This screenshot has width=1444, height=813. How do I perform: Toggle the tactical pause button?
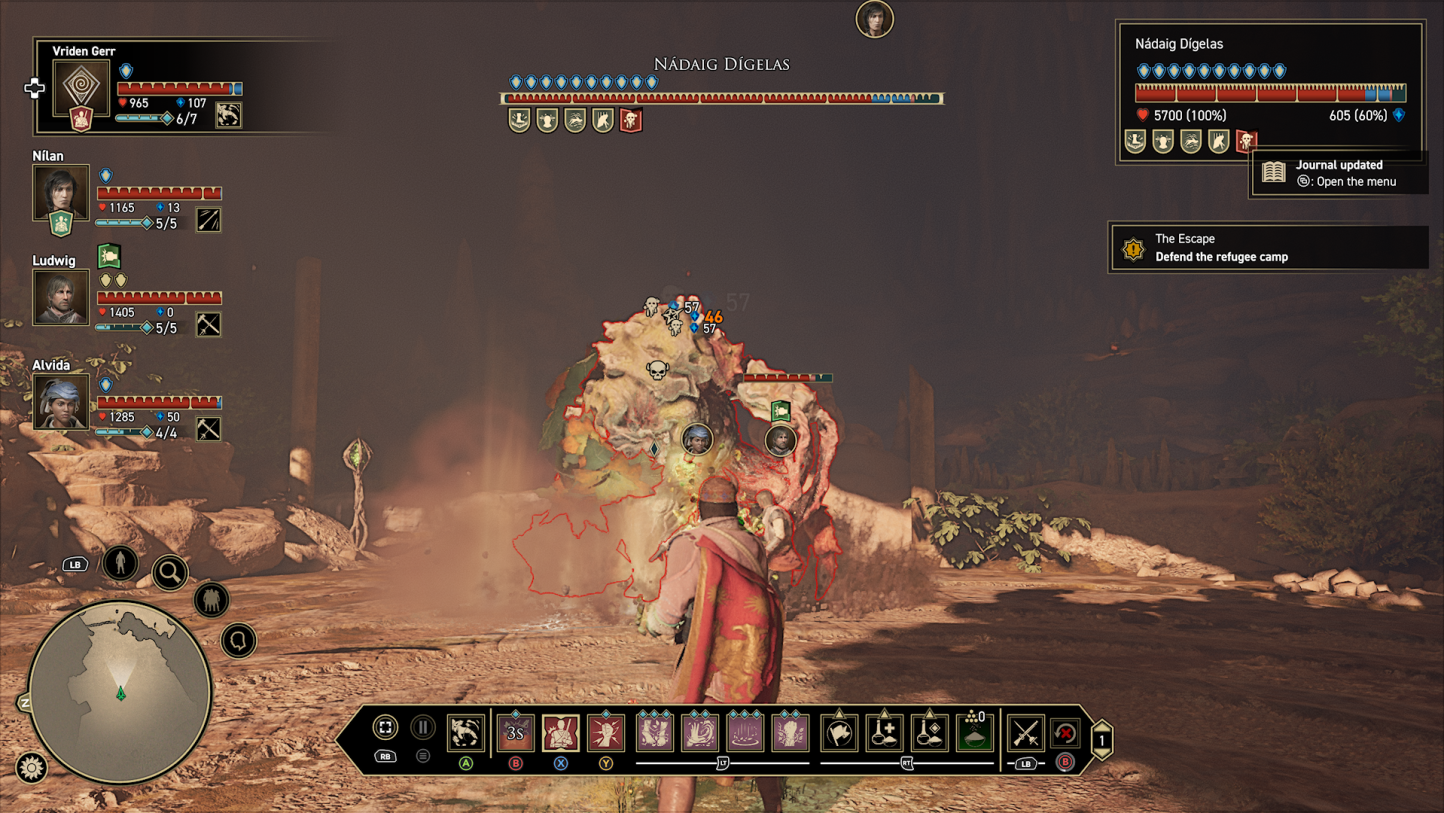(x=423, y=728)
